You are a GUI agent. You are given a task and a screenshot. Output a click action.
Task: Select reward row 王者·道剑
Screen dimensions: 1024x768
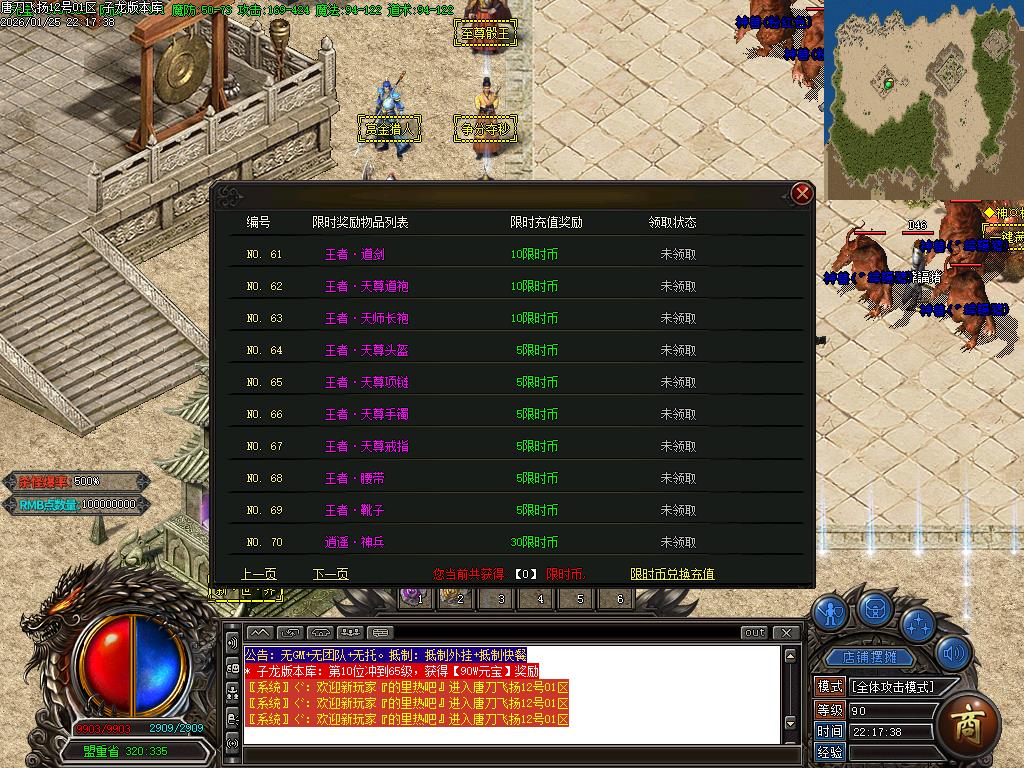tap(354, 254)
